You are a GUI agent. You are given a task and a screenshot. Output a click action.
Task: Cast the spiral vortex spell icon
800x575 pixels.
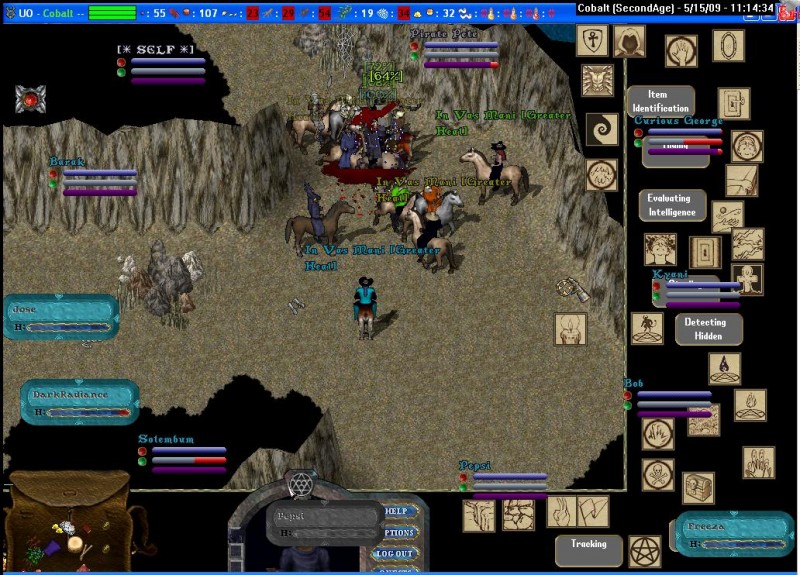[602, 129]
